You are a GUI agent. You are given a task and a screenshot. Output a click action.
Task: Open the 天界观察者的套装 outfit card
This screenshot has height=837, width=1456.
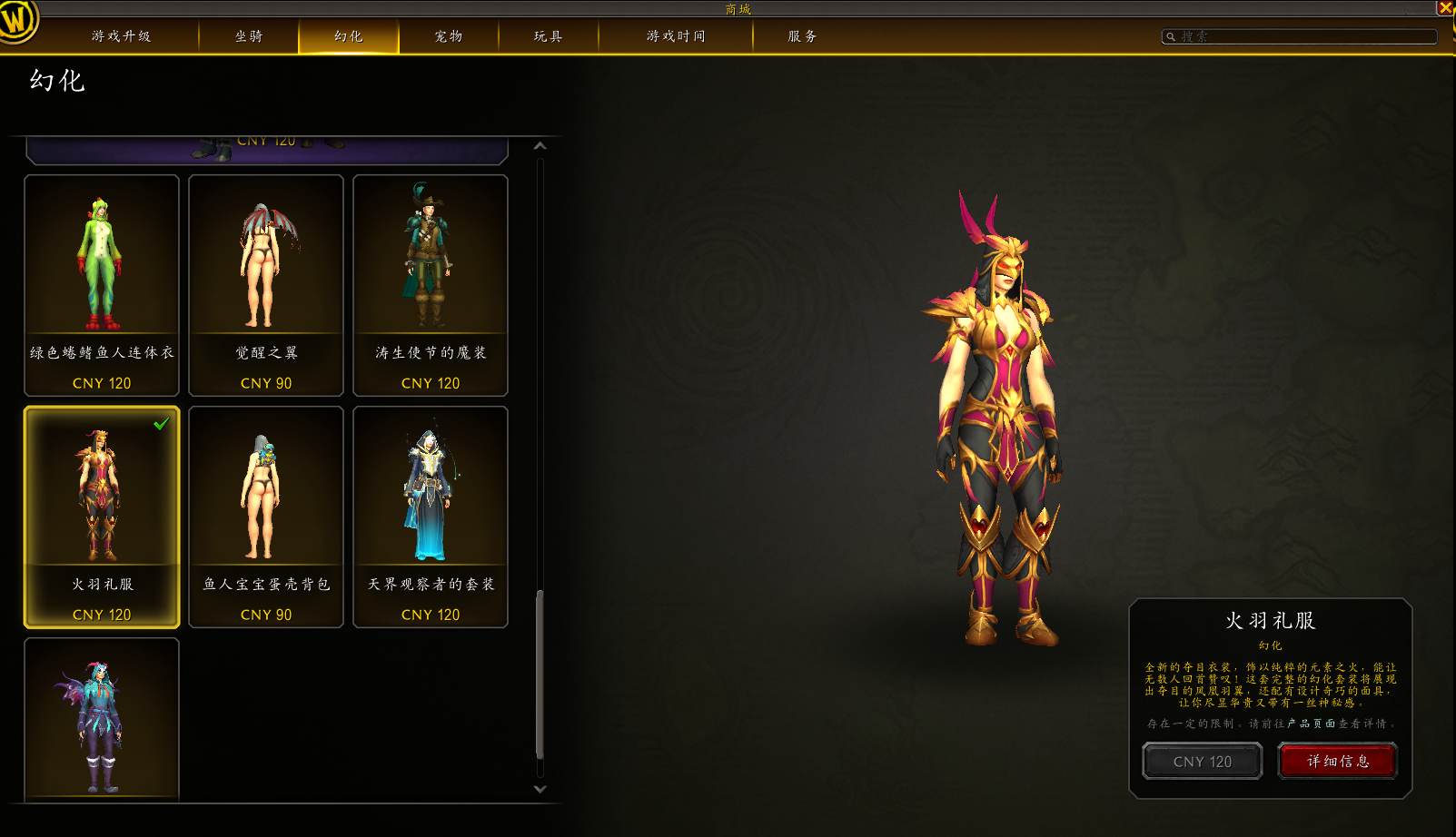click(x=431, y=517)
